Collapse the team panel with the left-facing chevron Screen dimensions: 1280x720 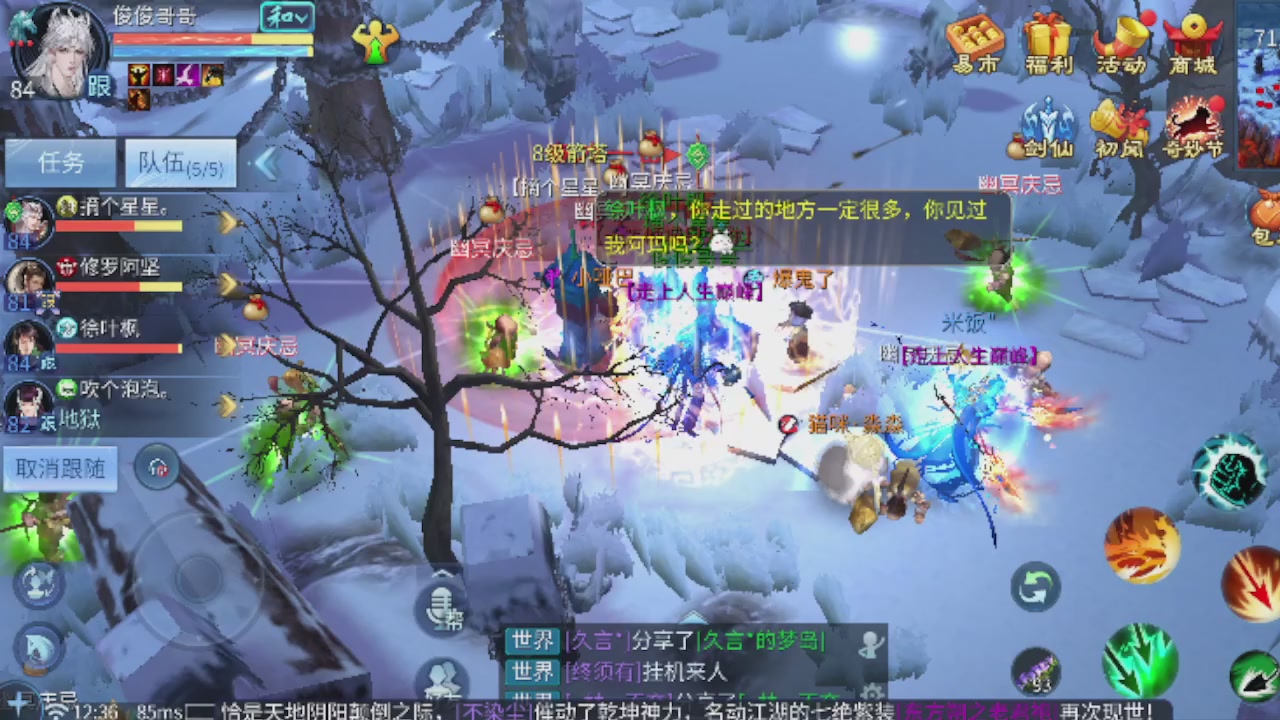pos(266,163)
